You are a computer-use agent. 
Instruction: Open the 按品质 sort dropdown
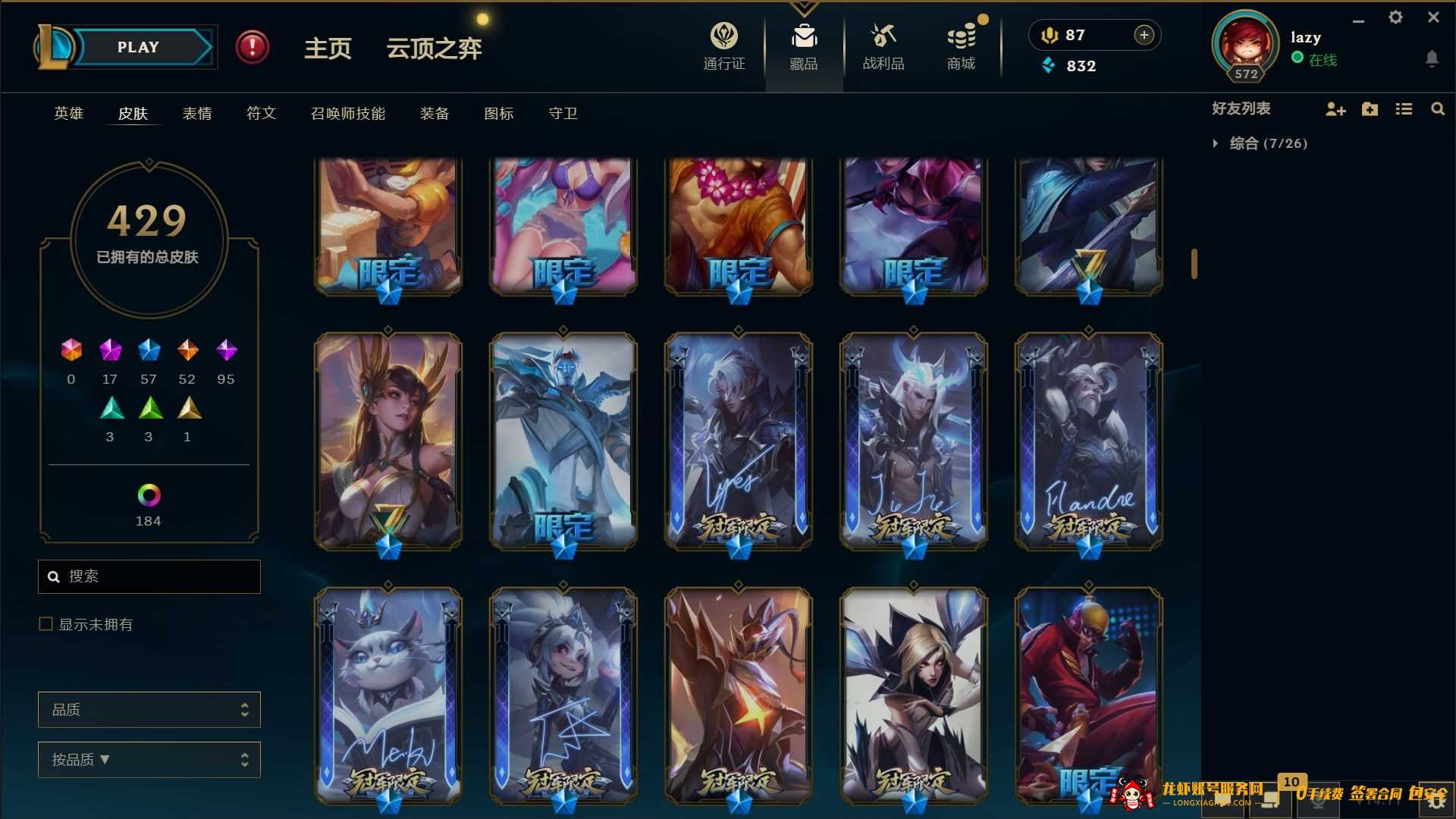tap(149, 759)
